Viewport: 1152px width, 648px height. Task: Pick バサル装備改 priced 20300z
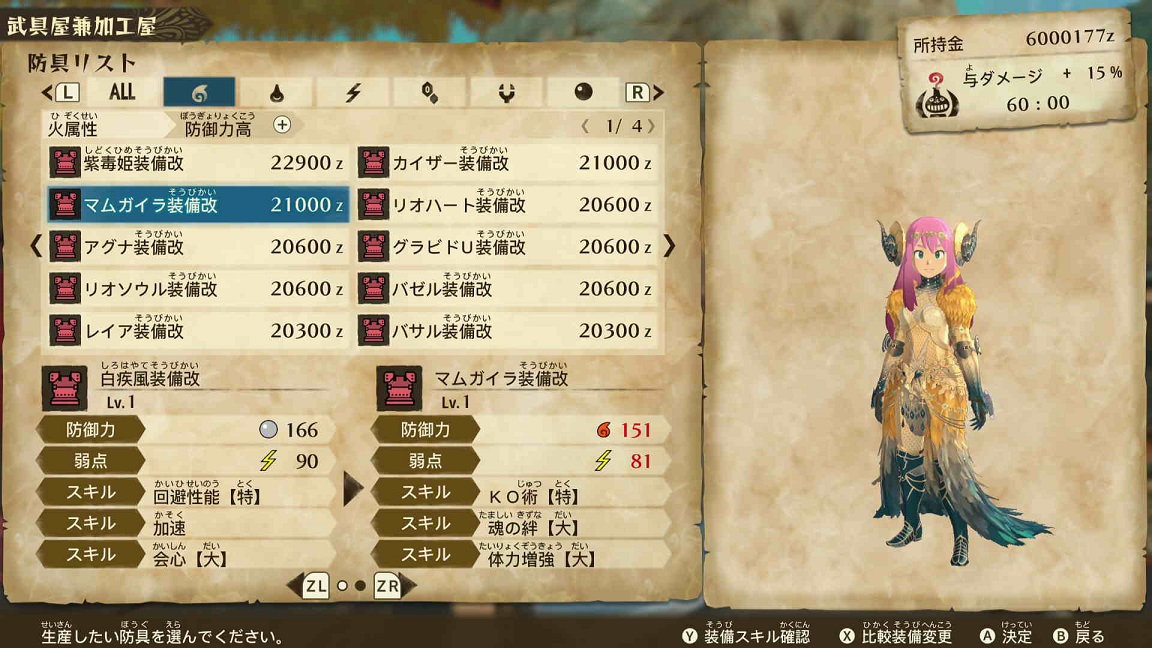pos(506,330)
